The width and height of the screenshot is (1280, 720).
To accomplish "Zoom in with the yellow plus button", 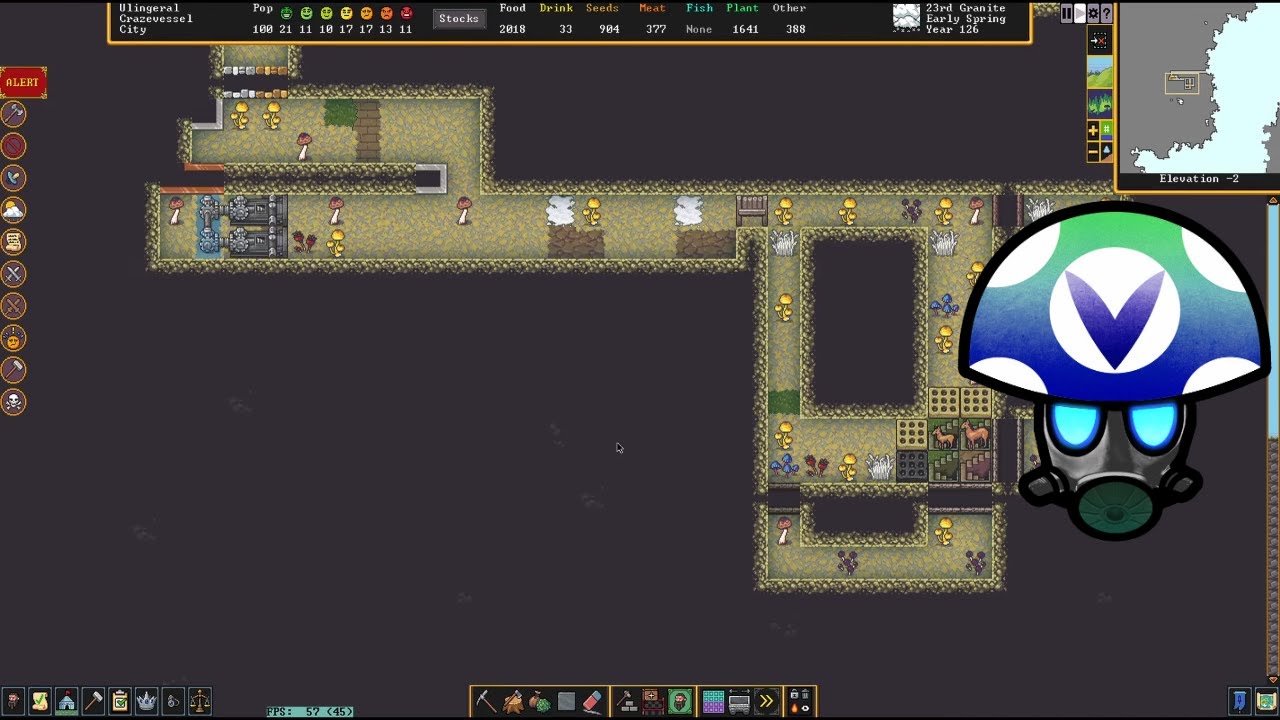I will tap(1093, 130).
